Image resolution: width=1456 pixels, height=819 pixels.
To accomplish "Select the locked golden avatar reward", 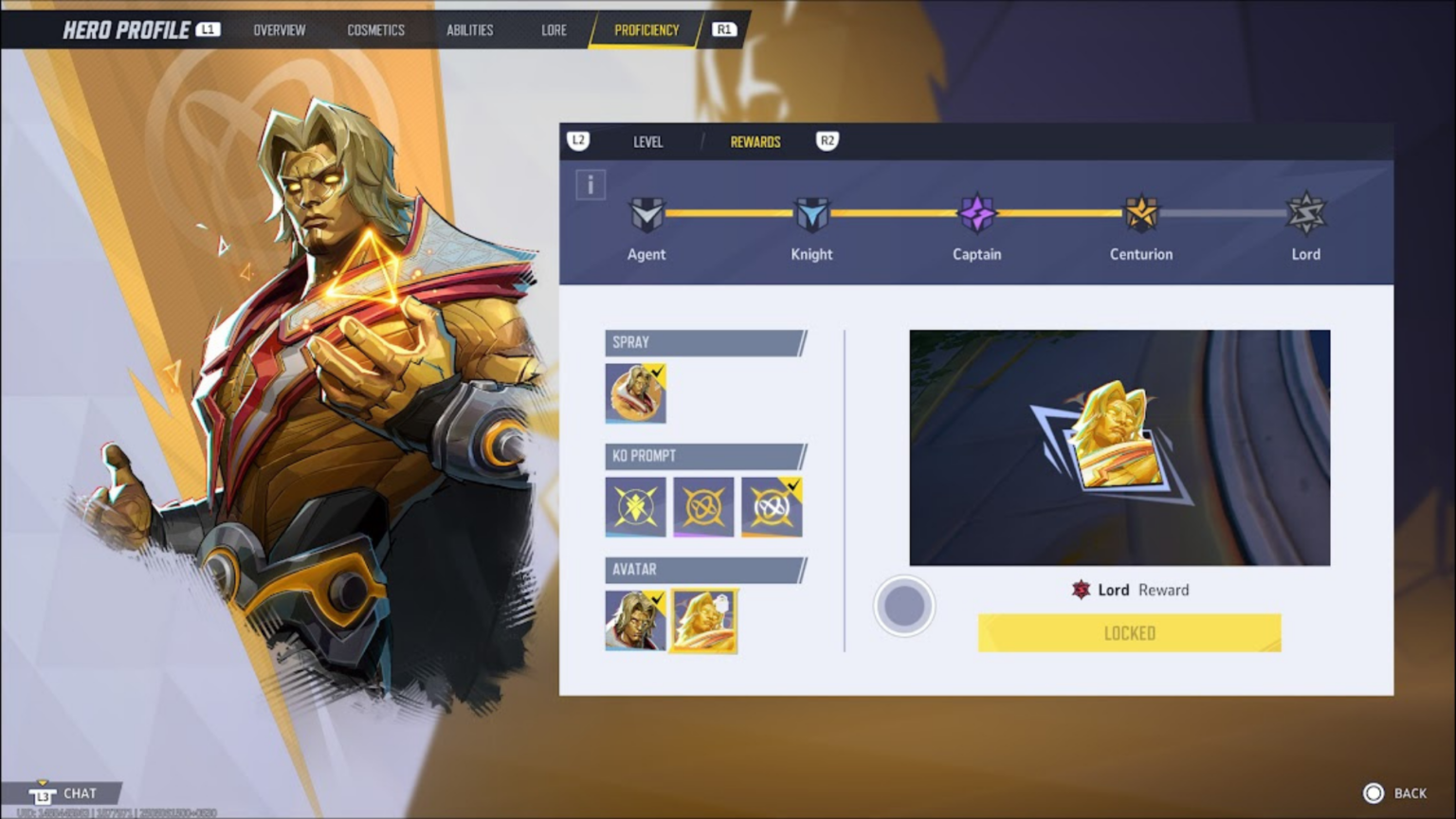I will point(703,621).
